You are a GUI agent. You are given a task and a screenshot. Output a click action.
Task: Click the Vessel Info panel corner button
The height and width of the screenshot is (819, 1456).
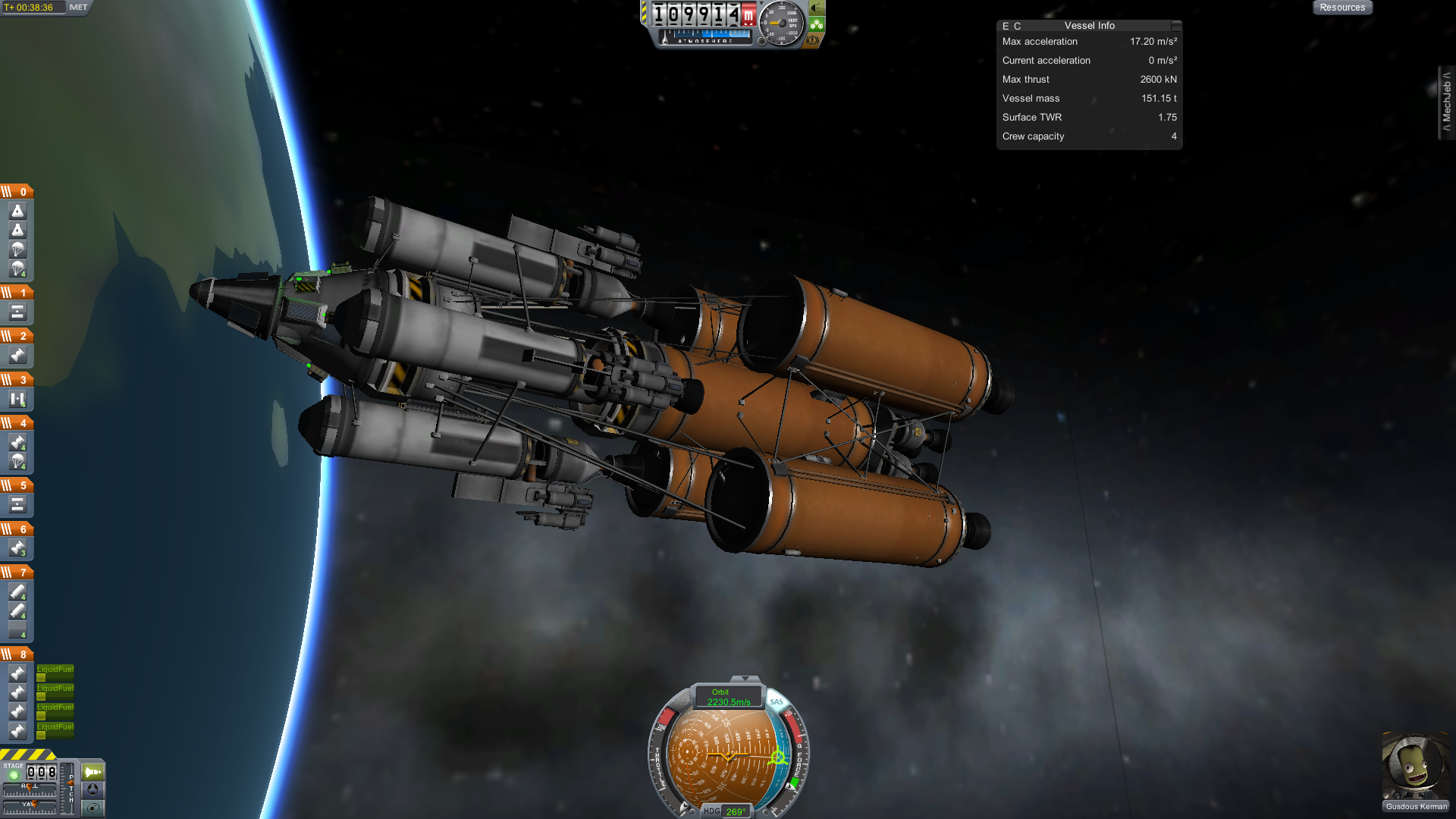point(1175,26)
